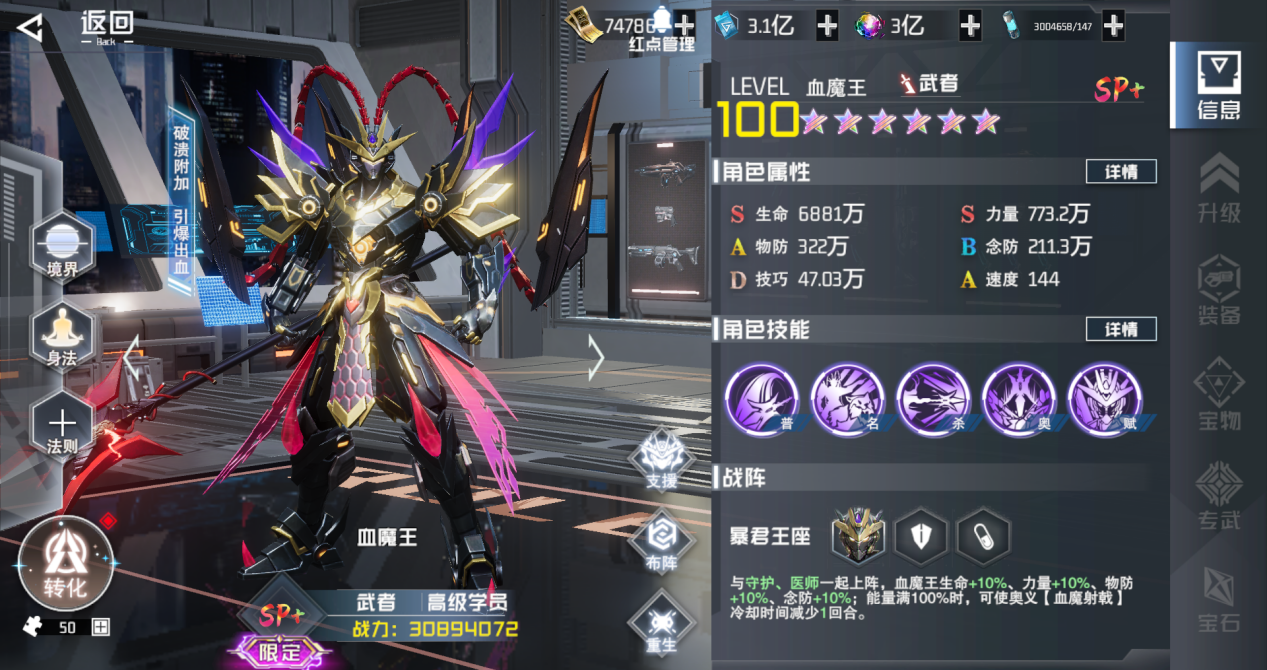Show the next character with right arrow
1267x670 pixels.
pos(596,358)
